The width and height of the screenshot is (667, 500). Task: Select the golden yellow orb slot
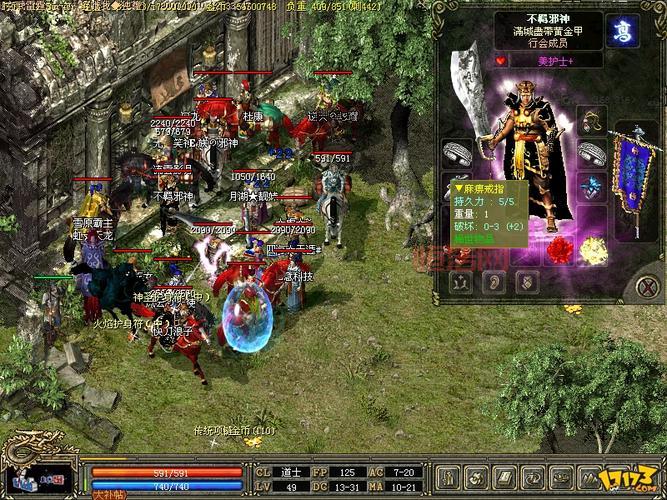point(593,248)
